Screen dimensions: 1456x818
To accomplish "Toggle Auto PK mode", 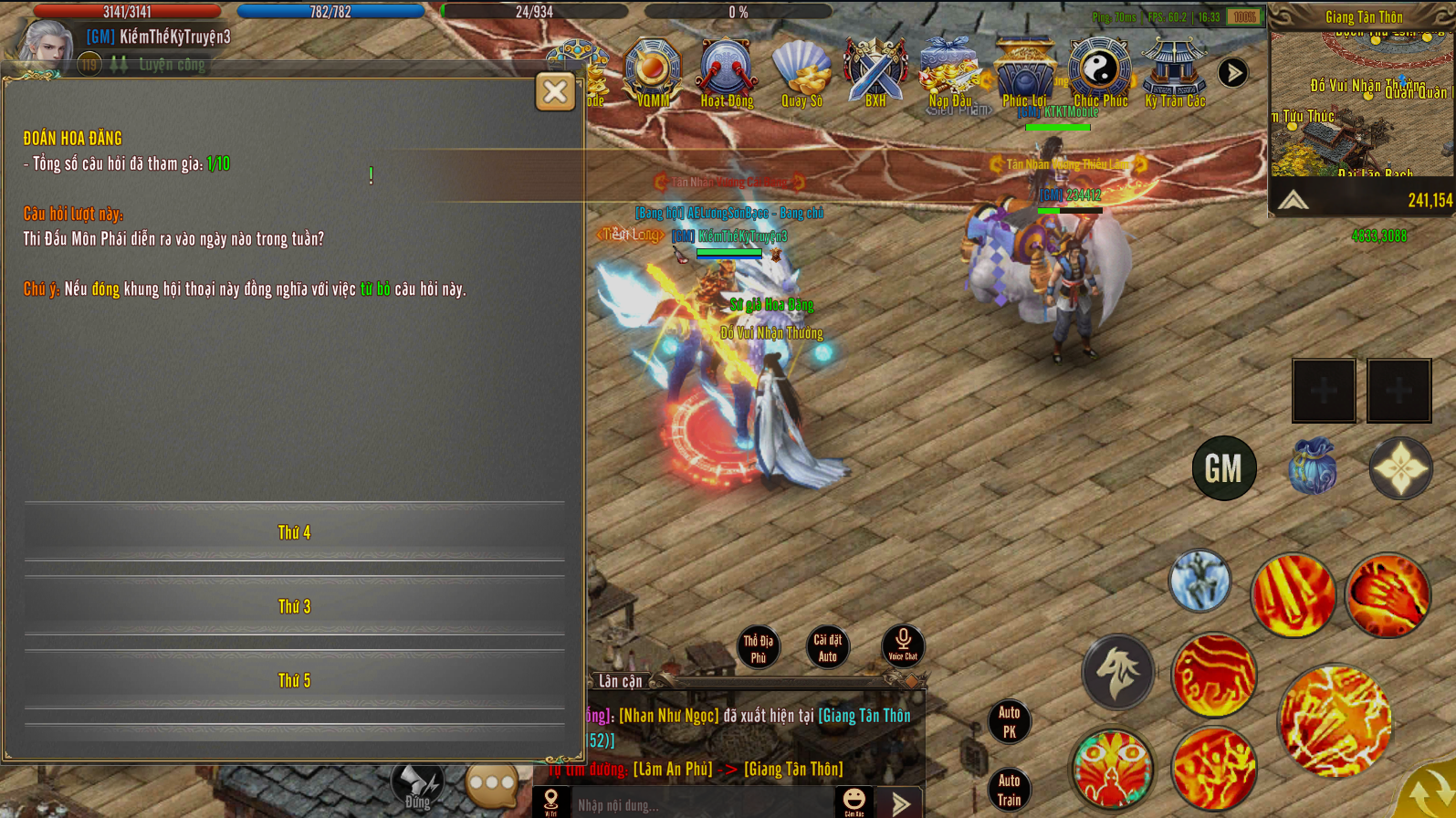I will pos(1009,721).
